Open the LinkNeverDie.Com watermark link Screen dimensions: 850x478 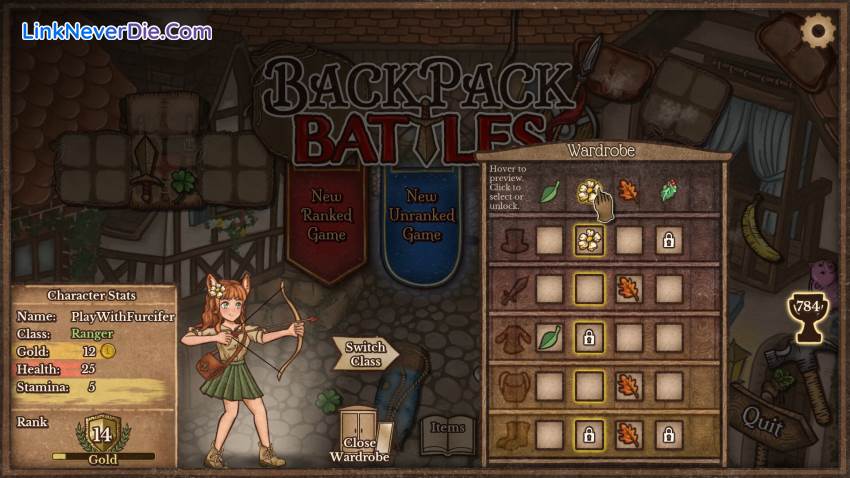click(x=116, y=31)
